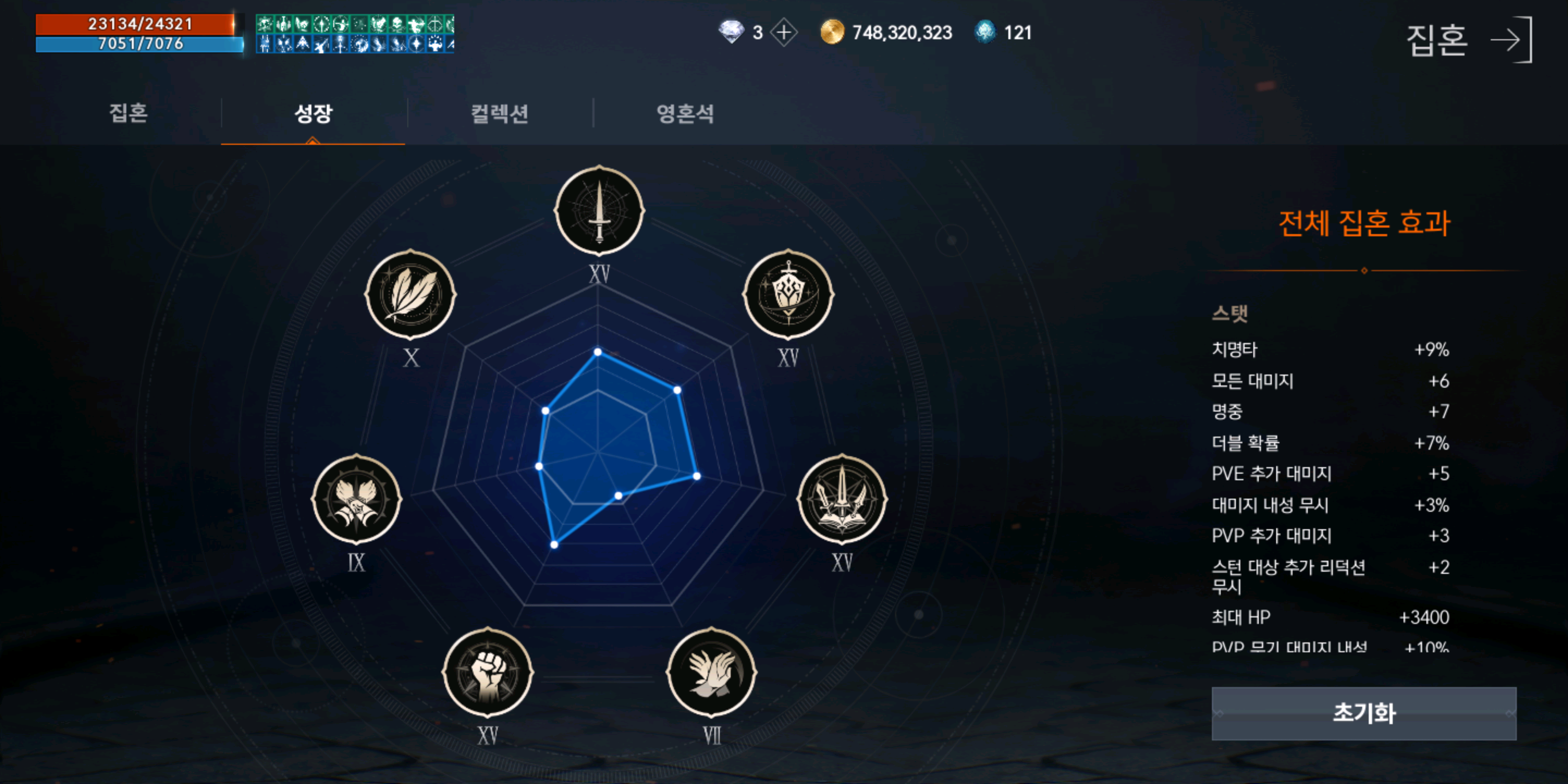
Task: Click the plus button beside the diamond count
Action: click(x=784, y=33)
